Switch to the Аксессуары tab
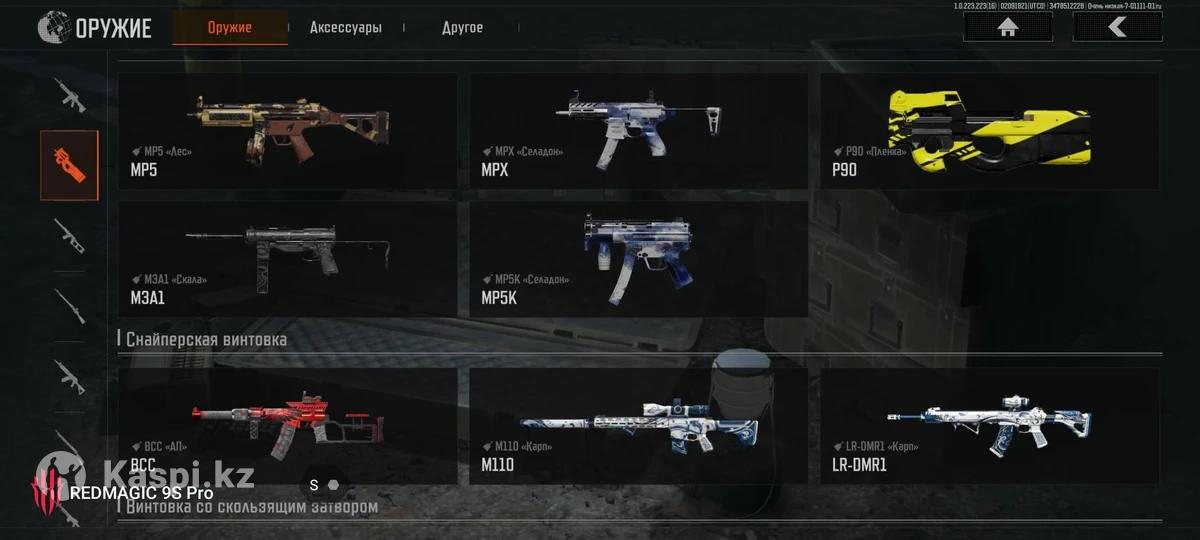1200x540 pixels. click(x=345, y=28)
